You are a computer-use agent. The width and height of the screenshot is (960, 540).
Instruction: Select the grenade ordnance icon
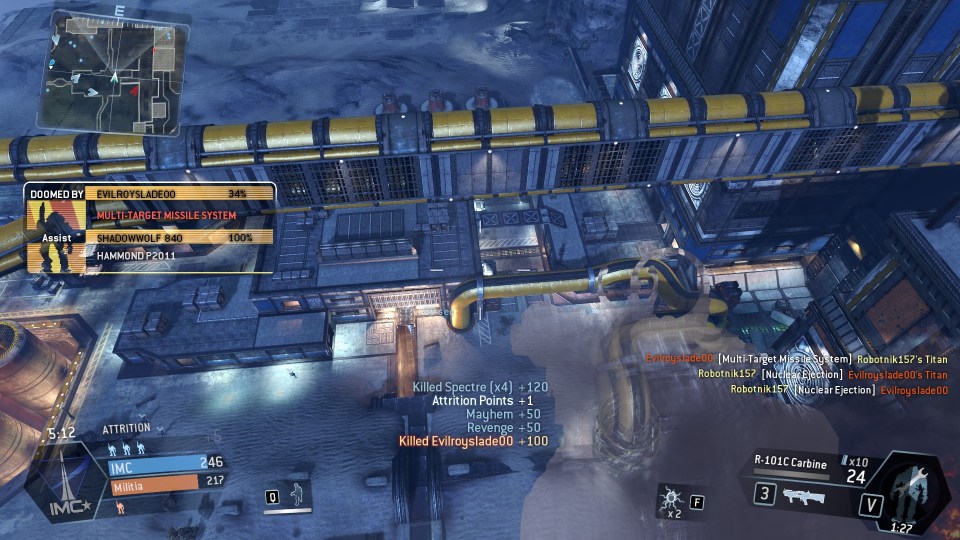point(669,495)
